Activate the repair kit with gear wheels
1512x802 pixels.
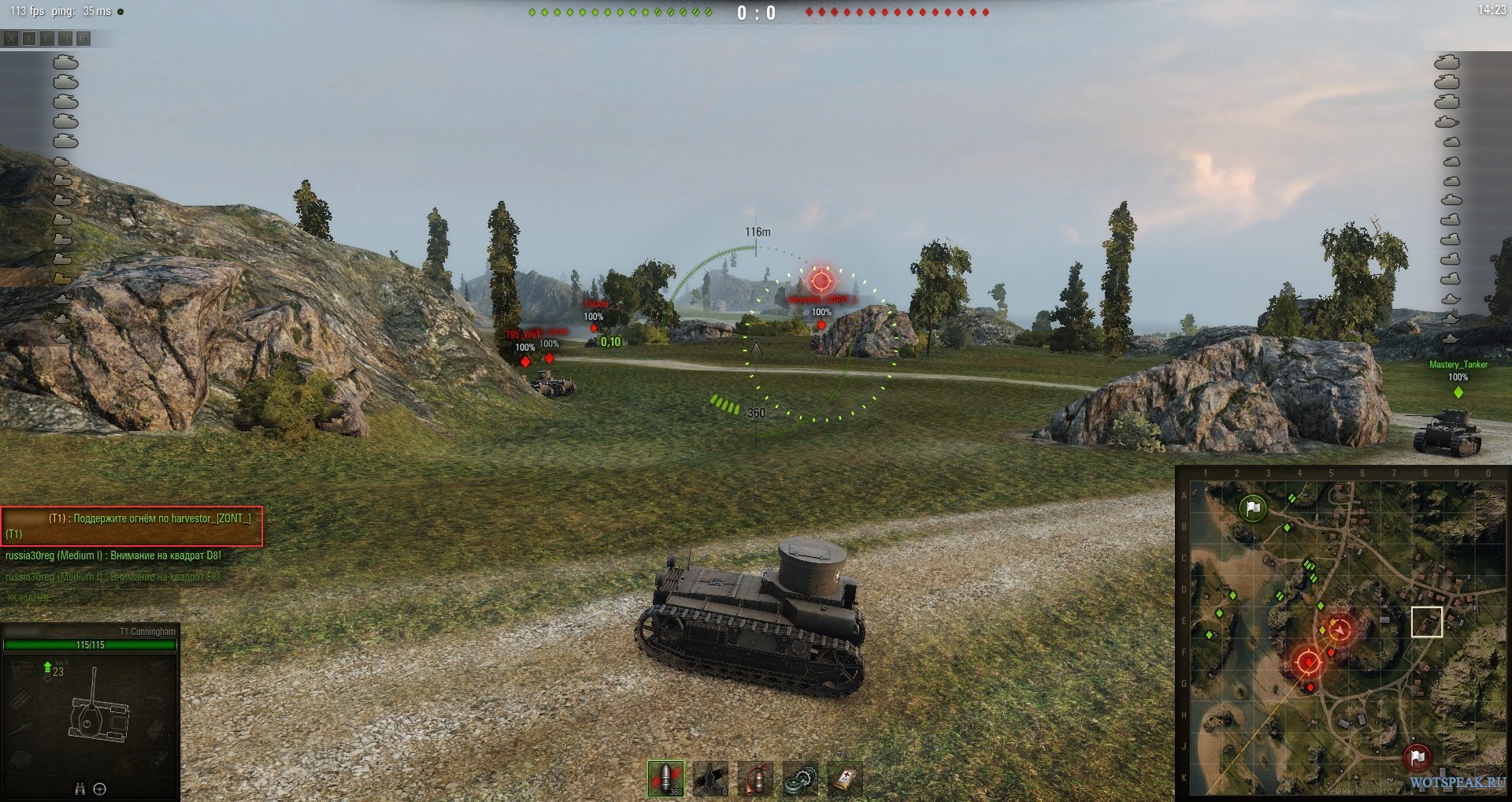click(x=800, y=778)
